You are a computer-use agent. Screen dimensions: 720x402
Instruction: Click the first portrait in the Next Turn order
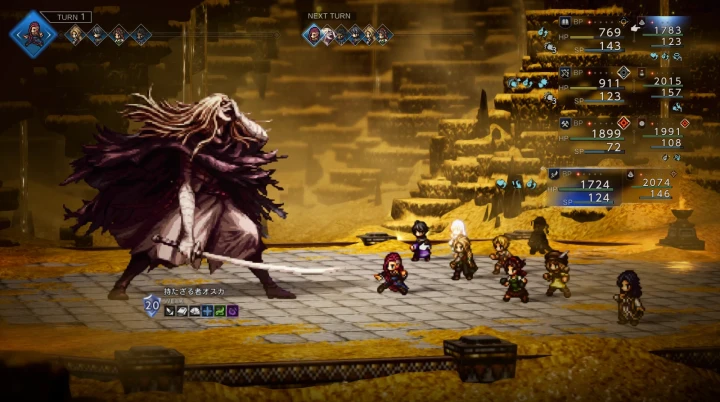[x=314, y=35]
